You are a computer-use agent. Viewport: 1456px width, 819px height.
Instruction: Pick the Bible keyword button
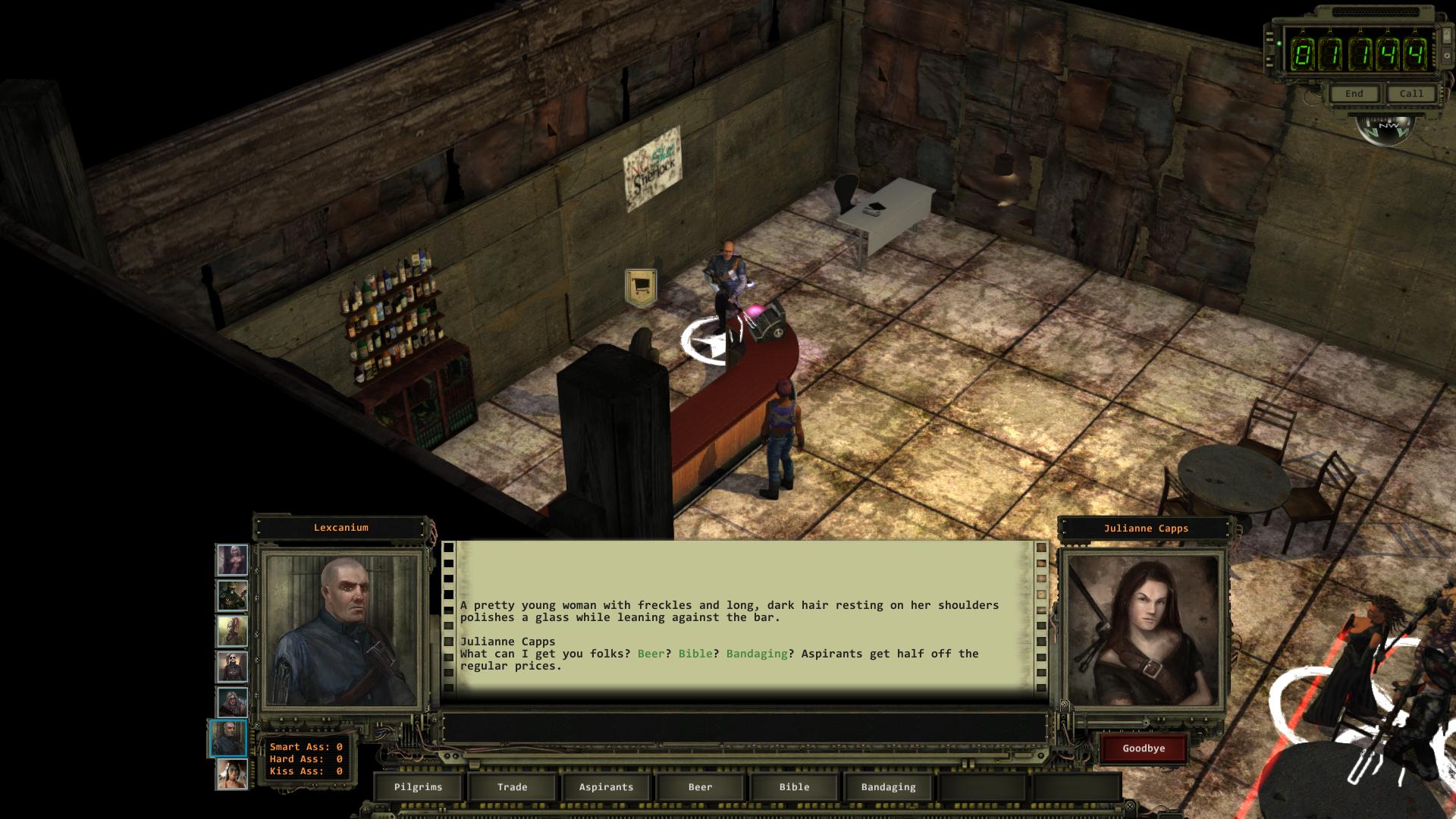click(794, 787)
